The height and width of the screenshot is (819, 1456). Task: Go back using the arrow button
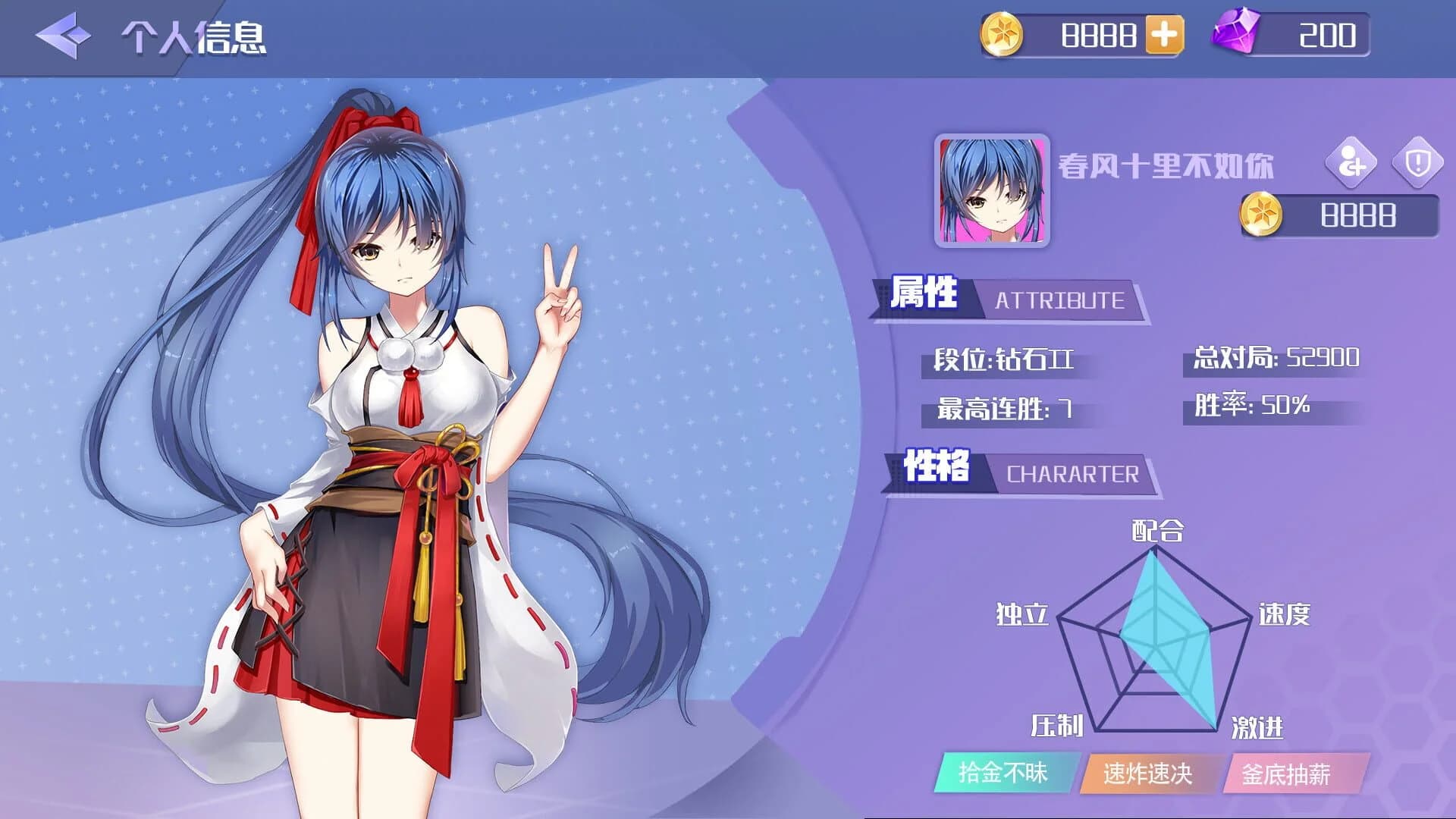pos(63,35)
